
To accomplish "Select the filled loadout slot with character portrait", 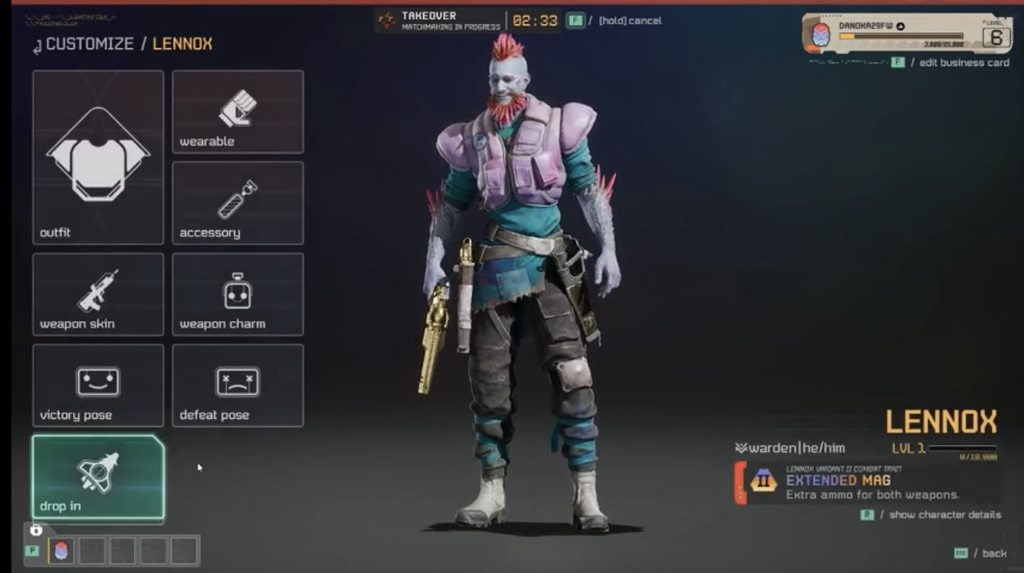I will 61,550.
